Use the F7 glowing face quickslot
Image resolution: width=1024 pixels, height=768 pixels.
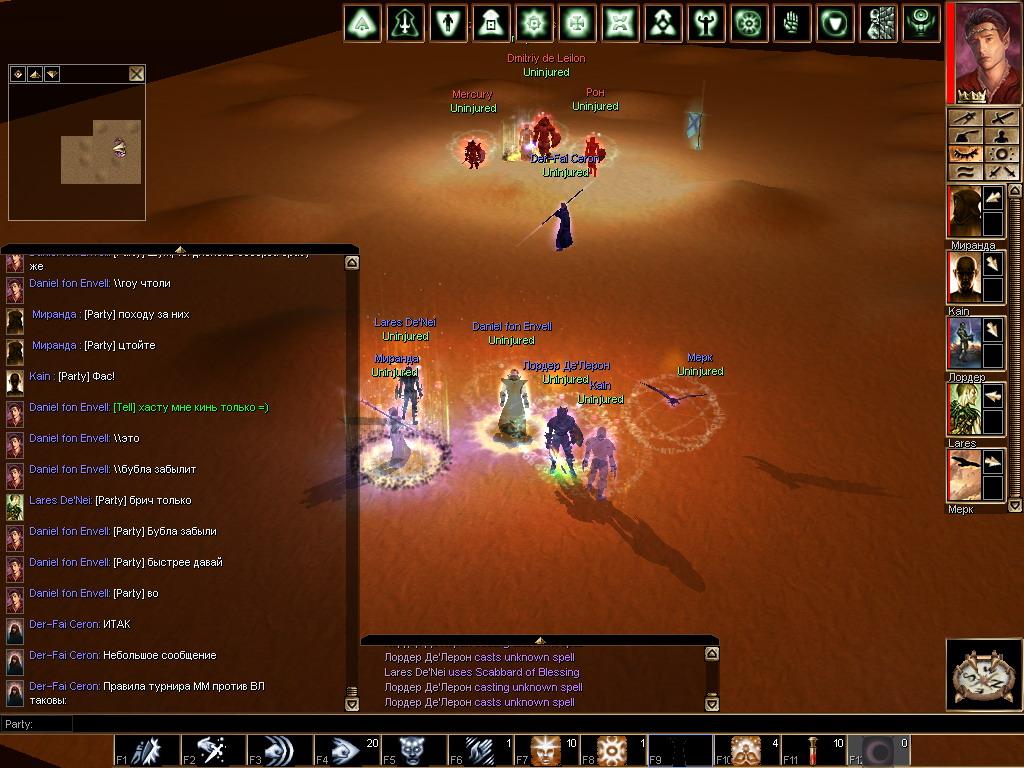(546, 750)
